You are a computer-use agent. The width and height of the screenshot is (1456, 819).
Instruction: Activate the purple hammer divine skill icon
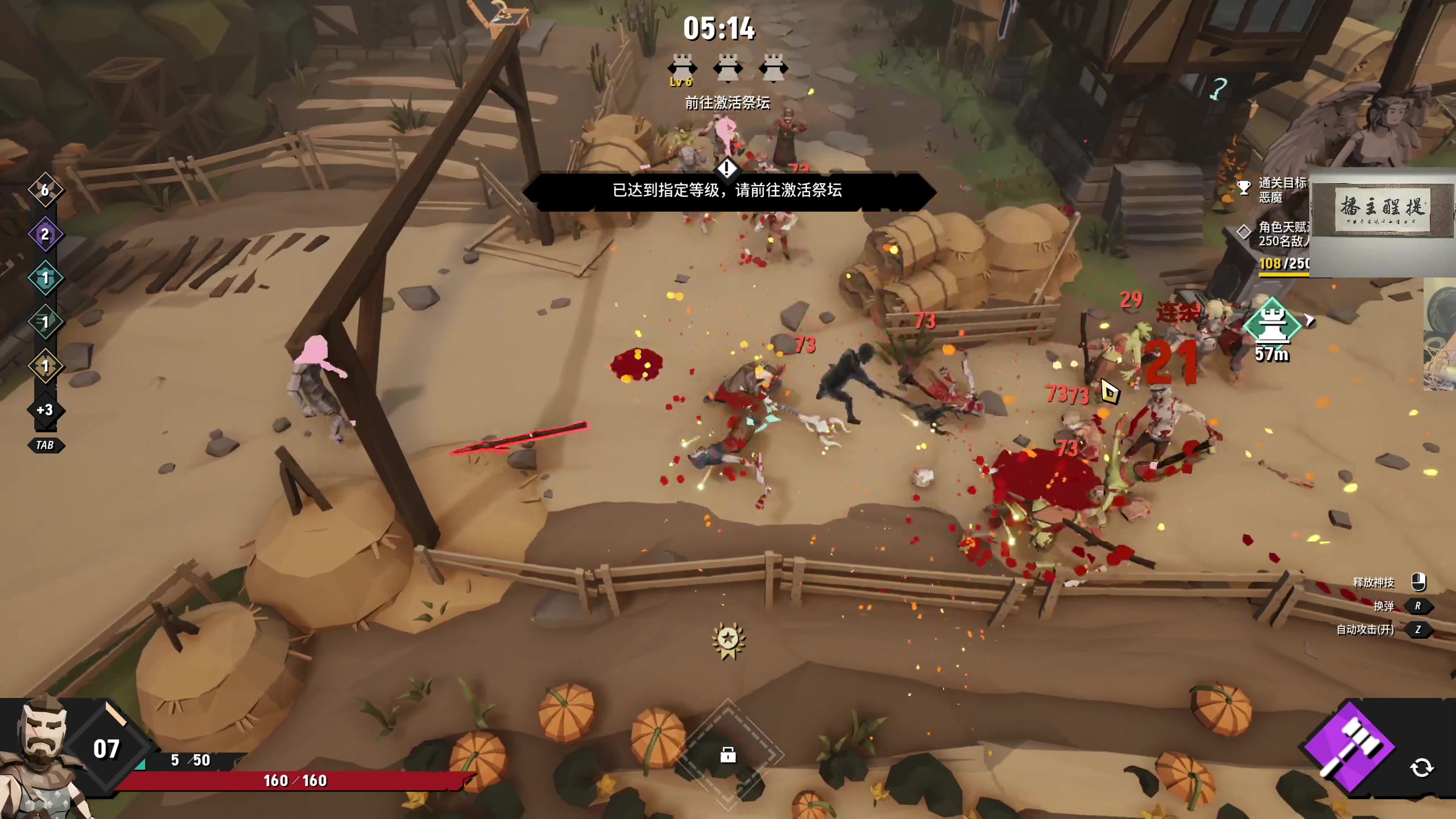[x=1349, y=747]
